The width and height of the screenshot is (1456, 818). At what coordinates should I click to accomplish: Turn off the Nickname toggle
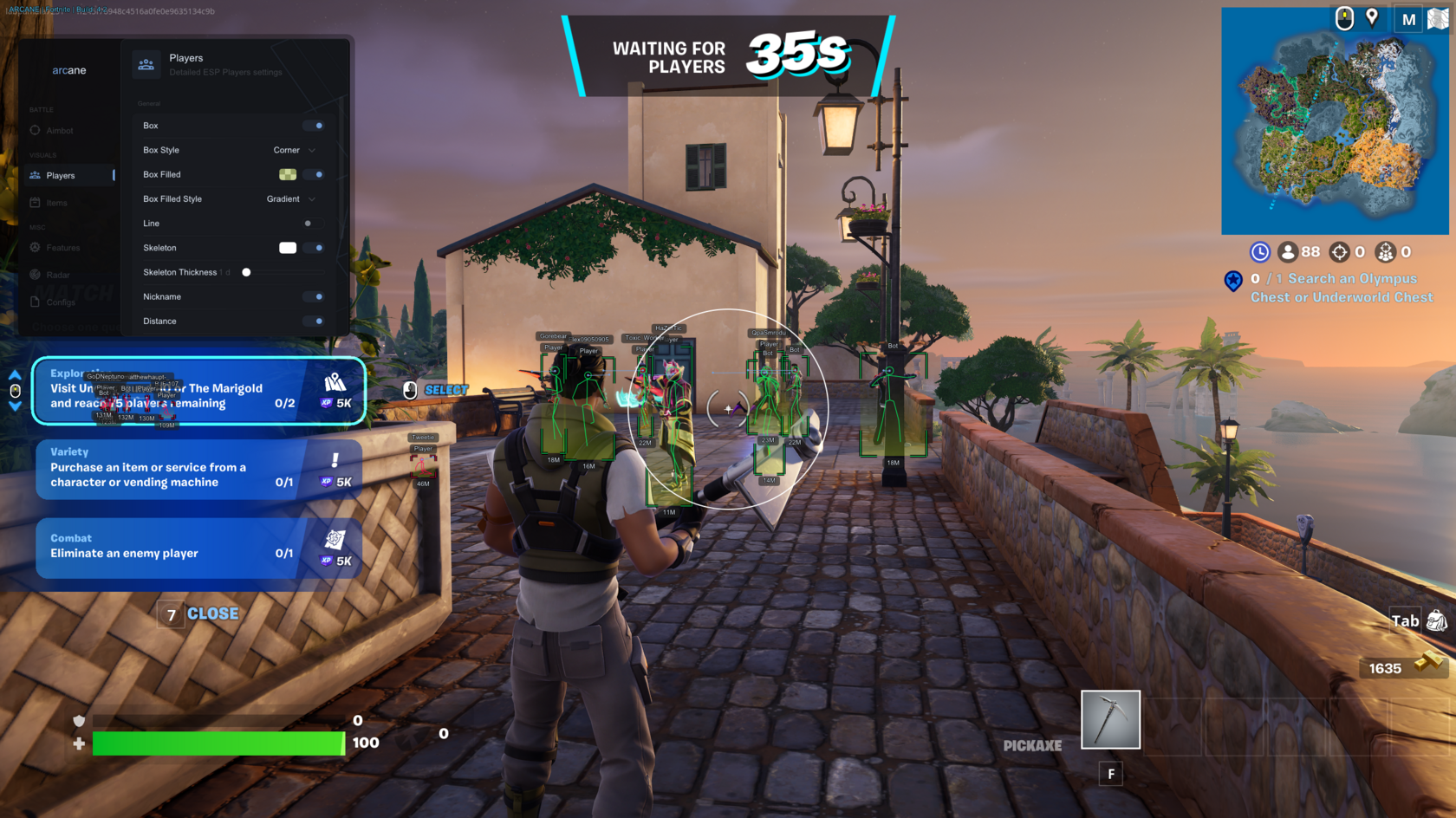pos(314,296)
